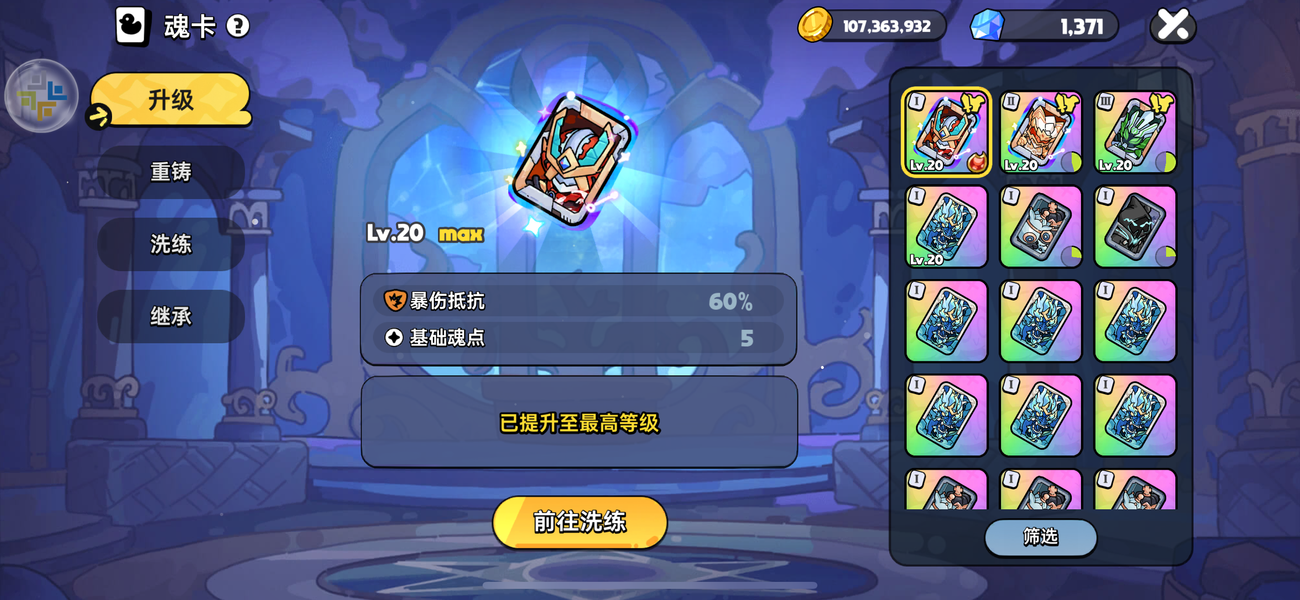Open the 魂卡 help question mark
Screen dimensions: 1300x600
click(238, 26)
